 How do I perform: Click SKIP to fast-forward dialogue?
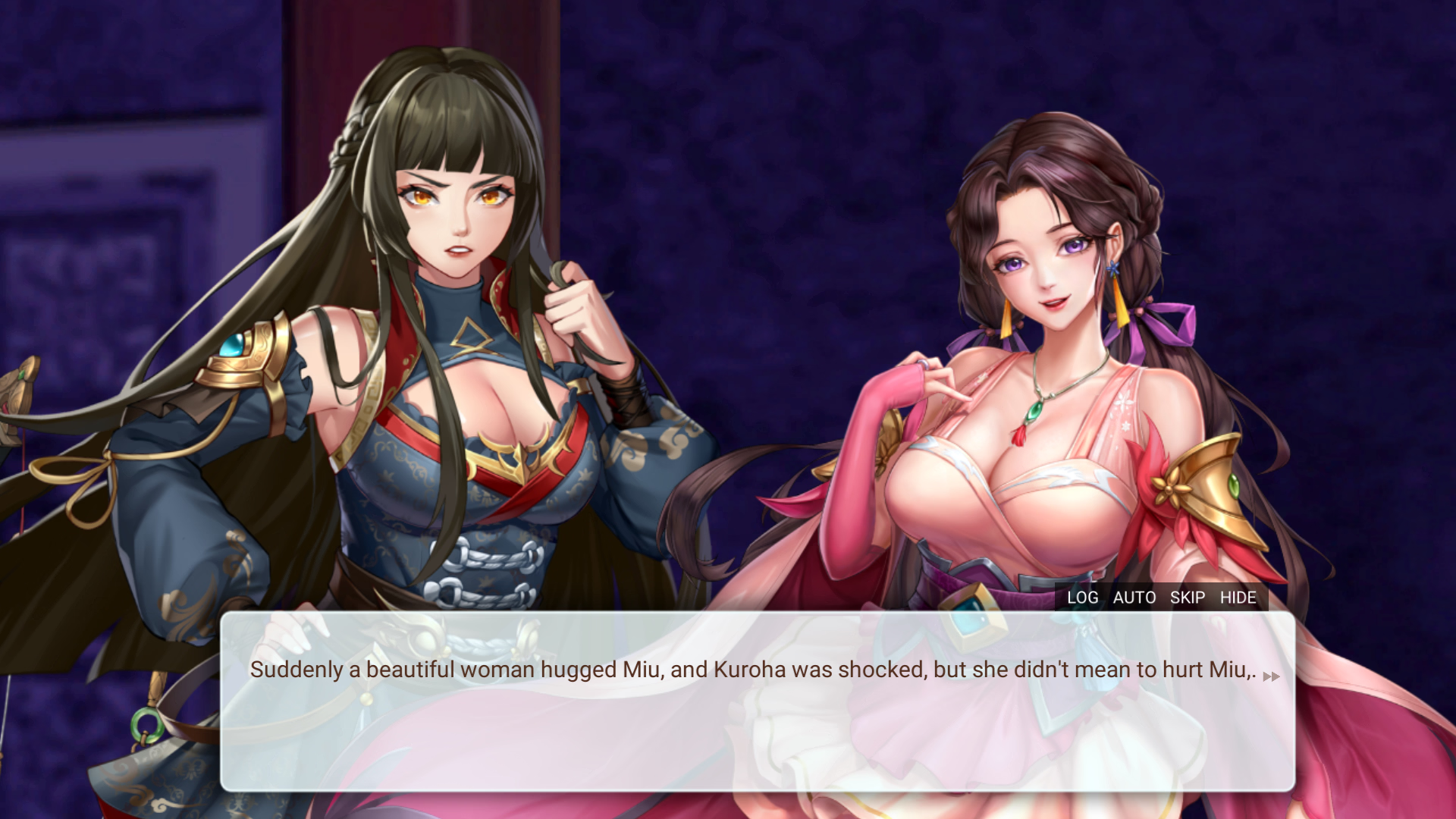point(1187,598)
